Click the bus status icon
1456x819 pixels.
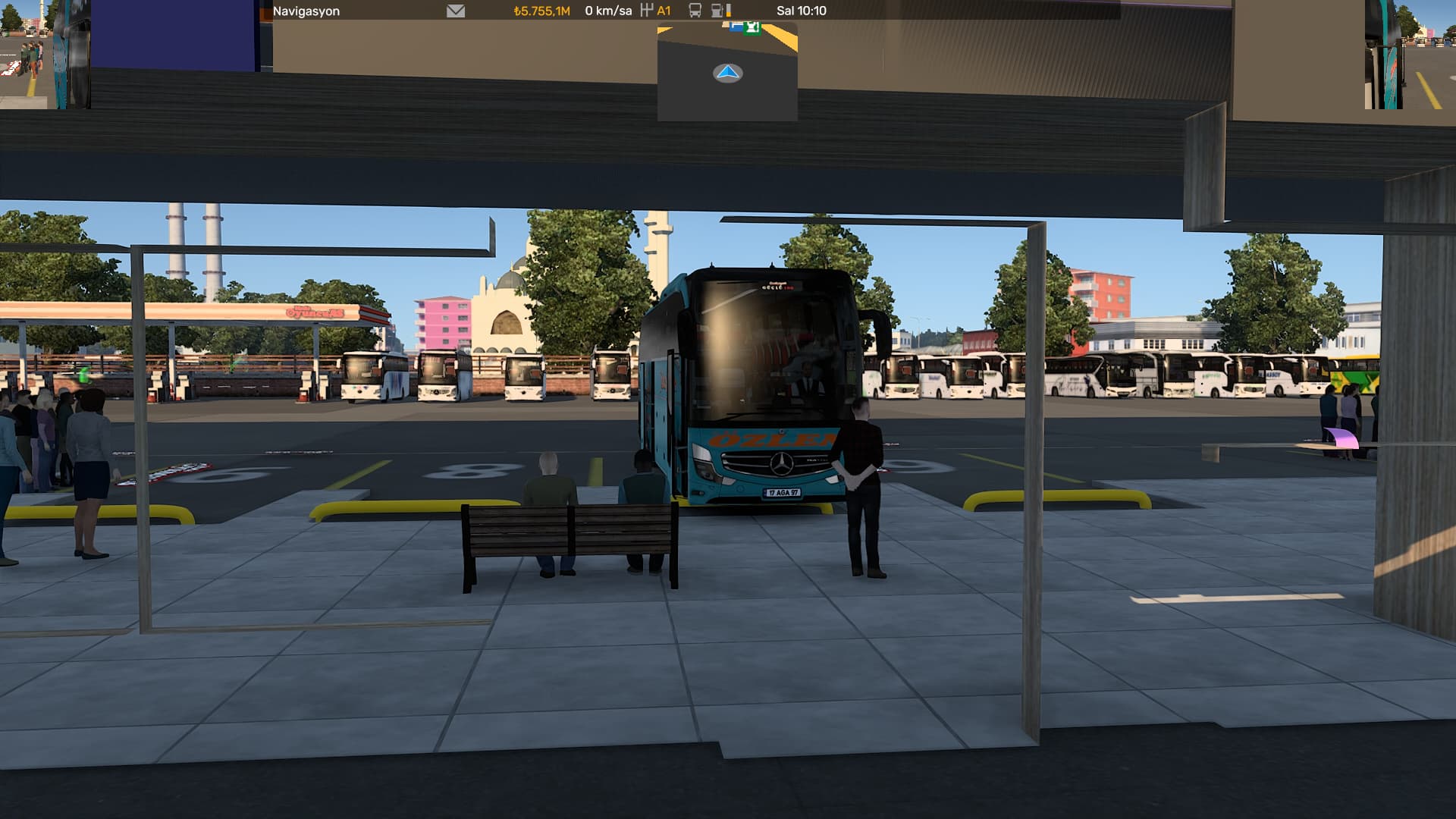[695, 11]
